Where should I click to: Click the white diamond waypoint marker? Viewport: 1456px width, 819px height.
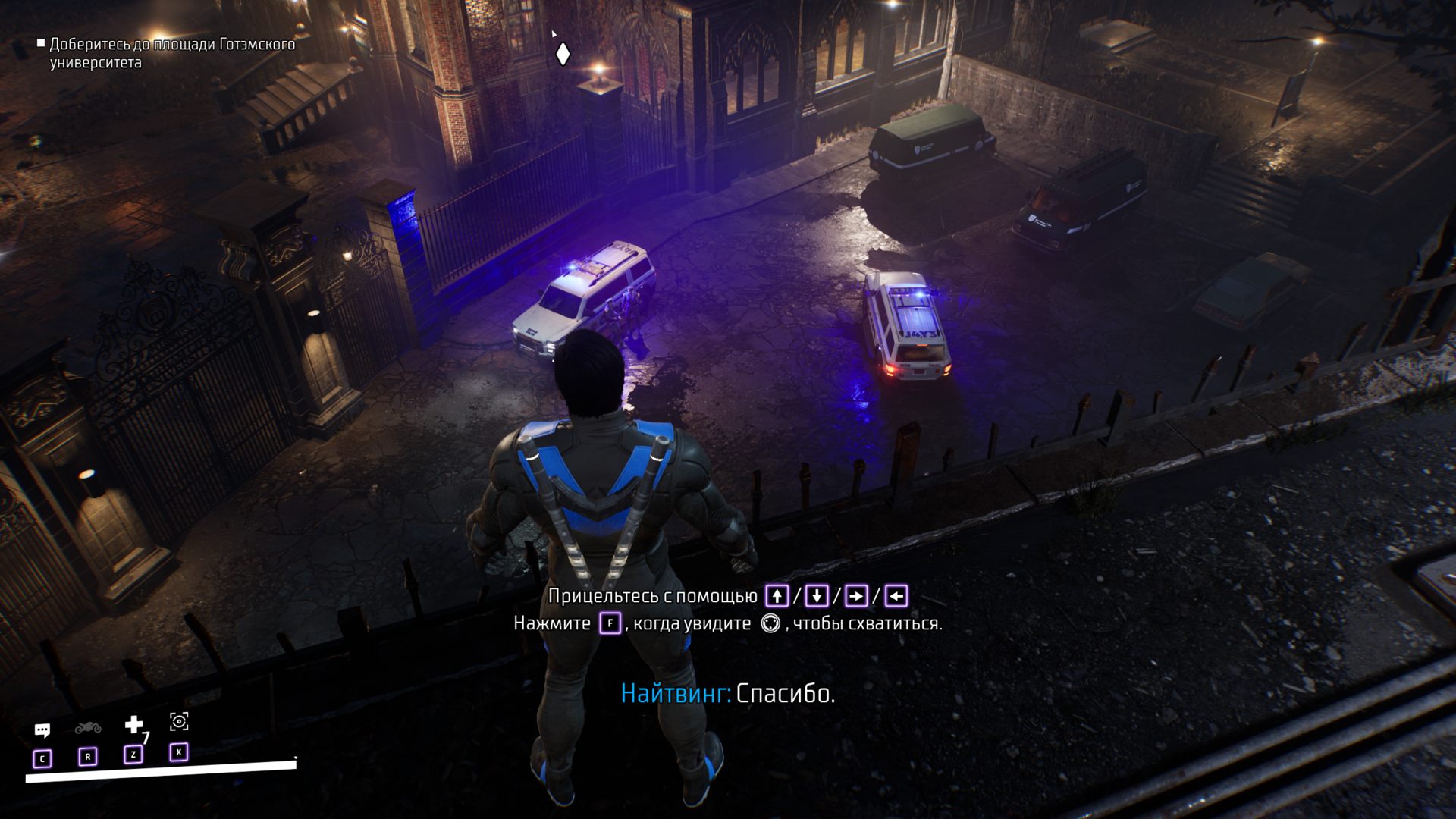click(561, 54)
